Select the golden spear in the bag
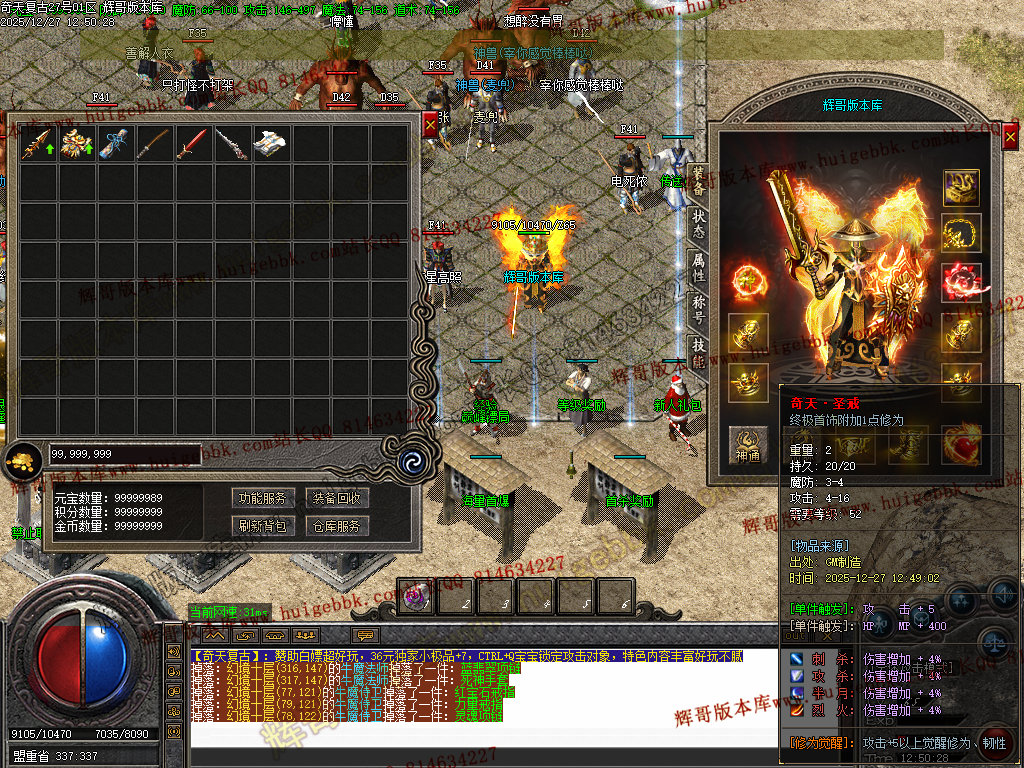 (37, 144)
